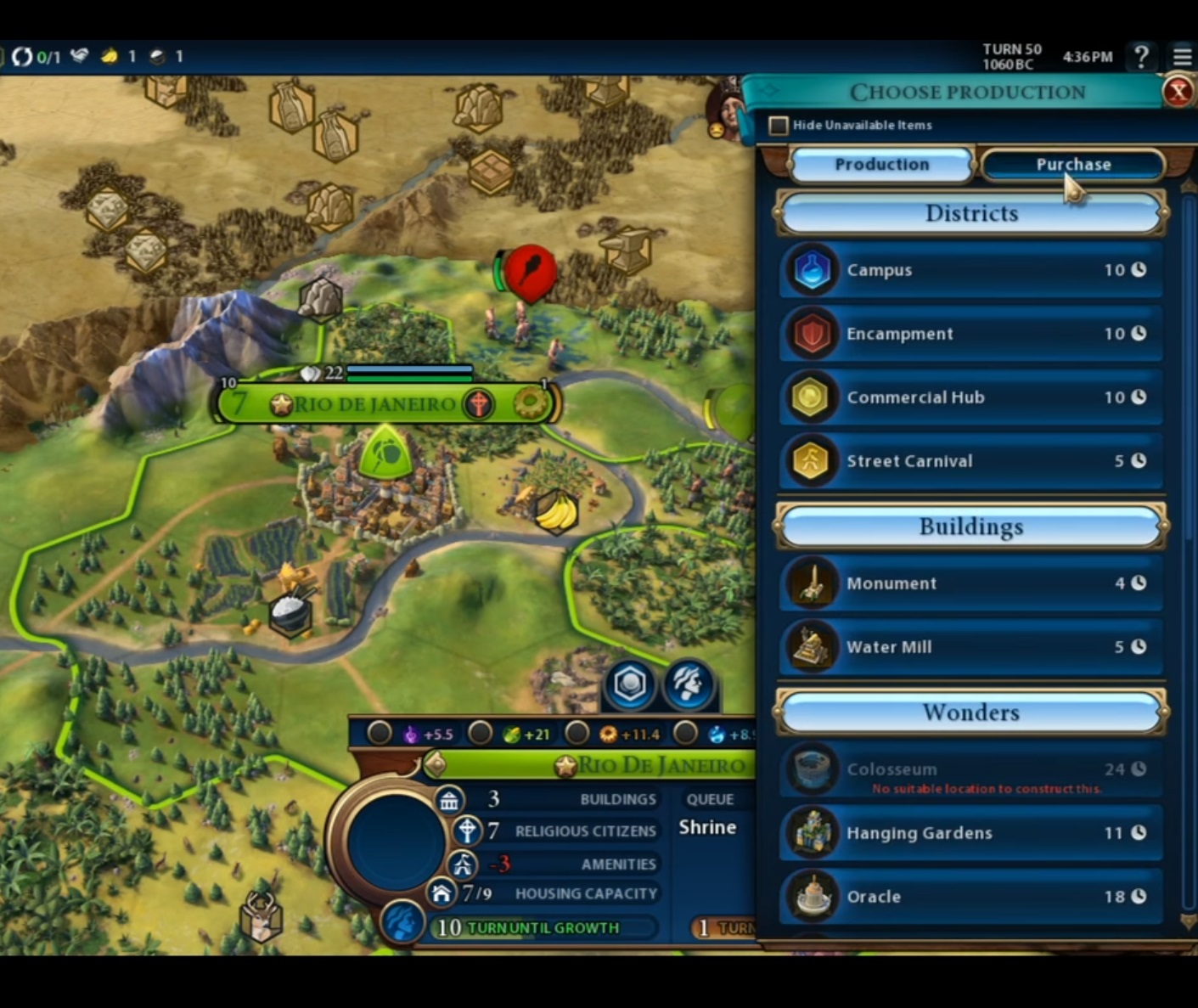Image resolution: width=1198 pixels, height=1008 pixels.
Task: Choose Water Mill building
Action: [970, 647]
